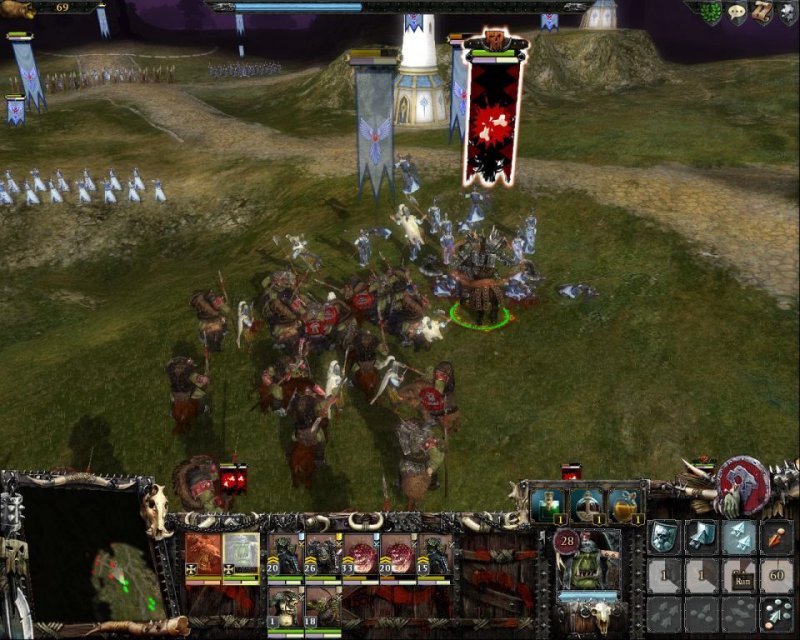Use the yellow potion item

tap(626, 505)
